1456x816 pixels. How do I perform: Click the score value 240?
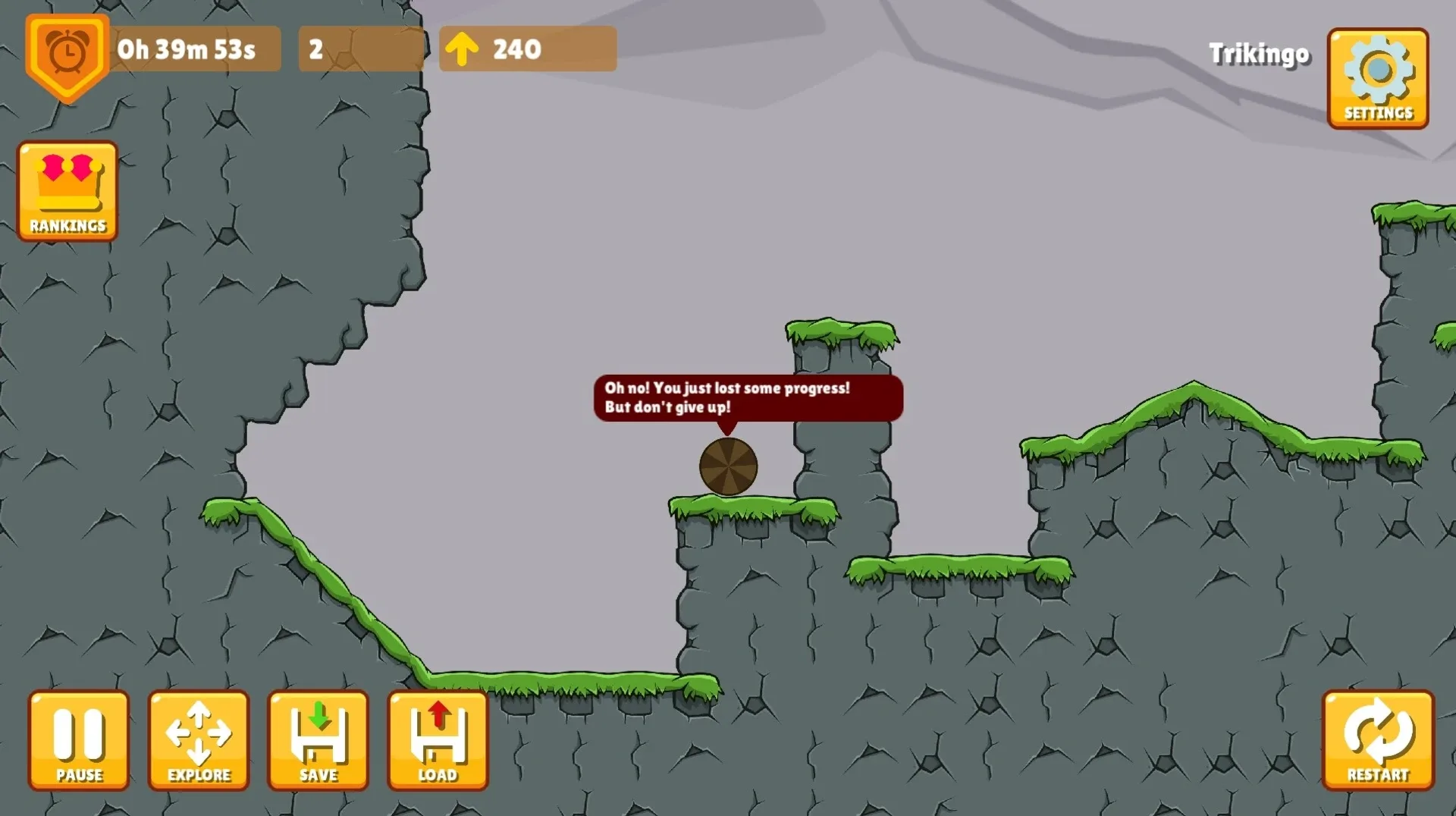click(x=517, y=49)
